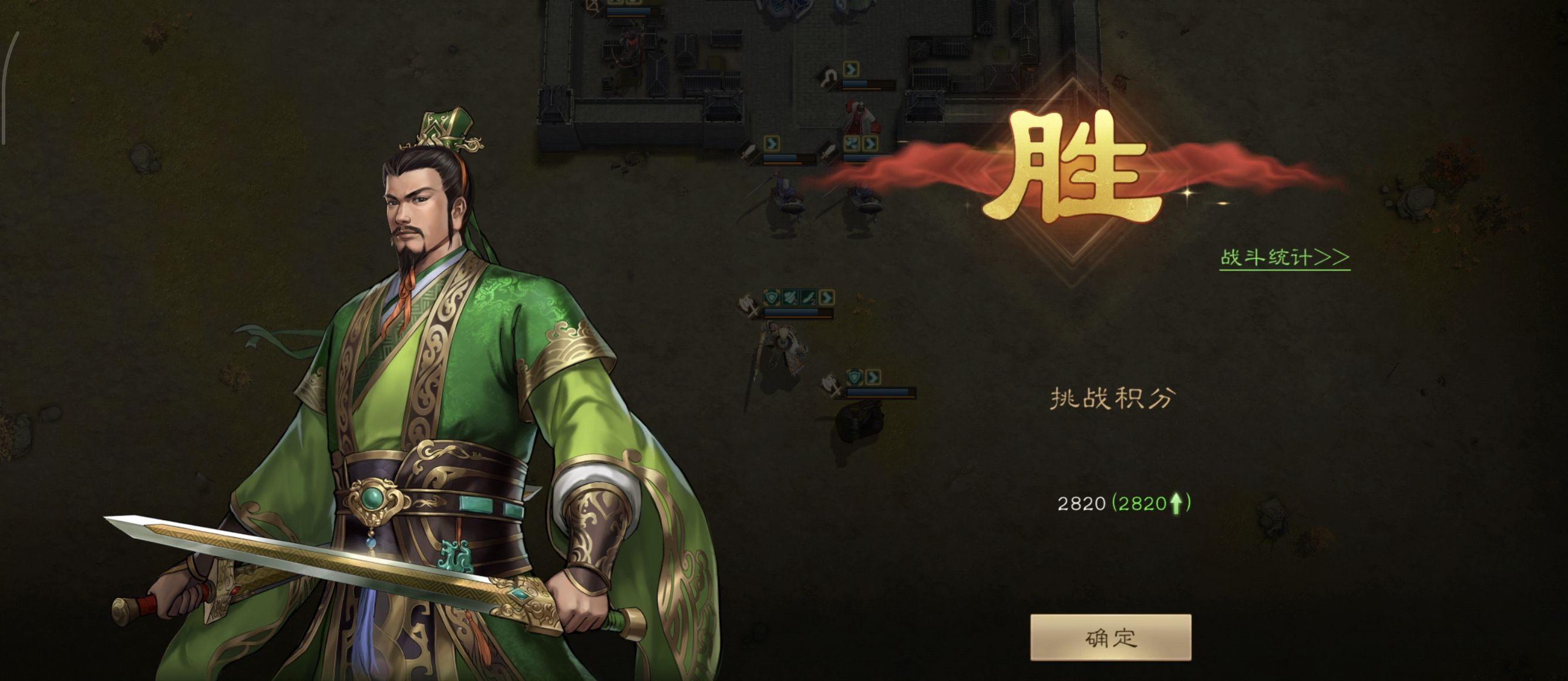Select the horseshoe skill icon in the upper city map

point(830,75)
